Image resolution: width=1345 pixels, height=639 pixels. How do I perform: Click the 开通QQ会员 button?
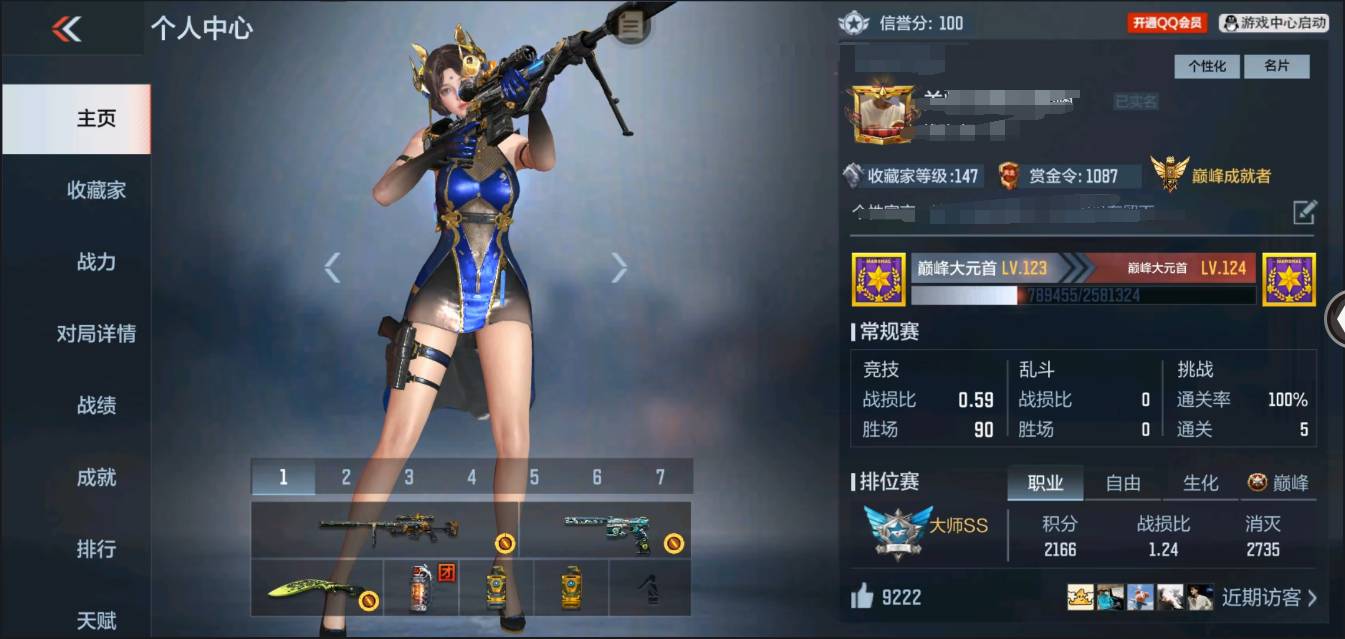[x=1167, y=22]
